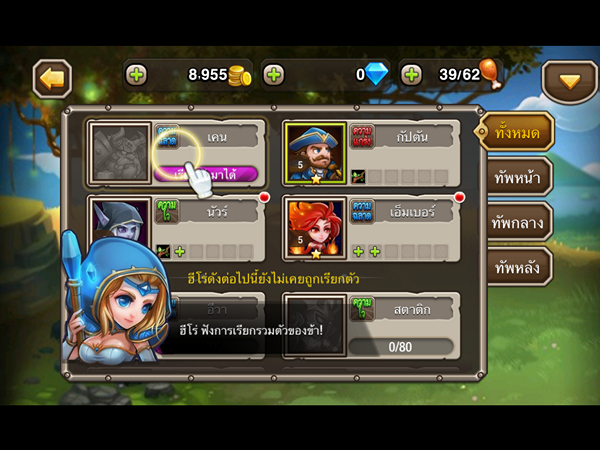
Task: Add more stamina next to drumstick counter
Action: click(x=412, y=75)
